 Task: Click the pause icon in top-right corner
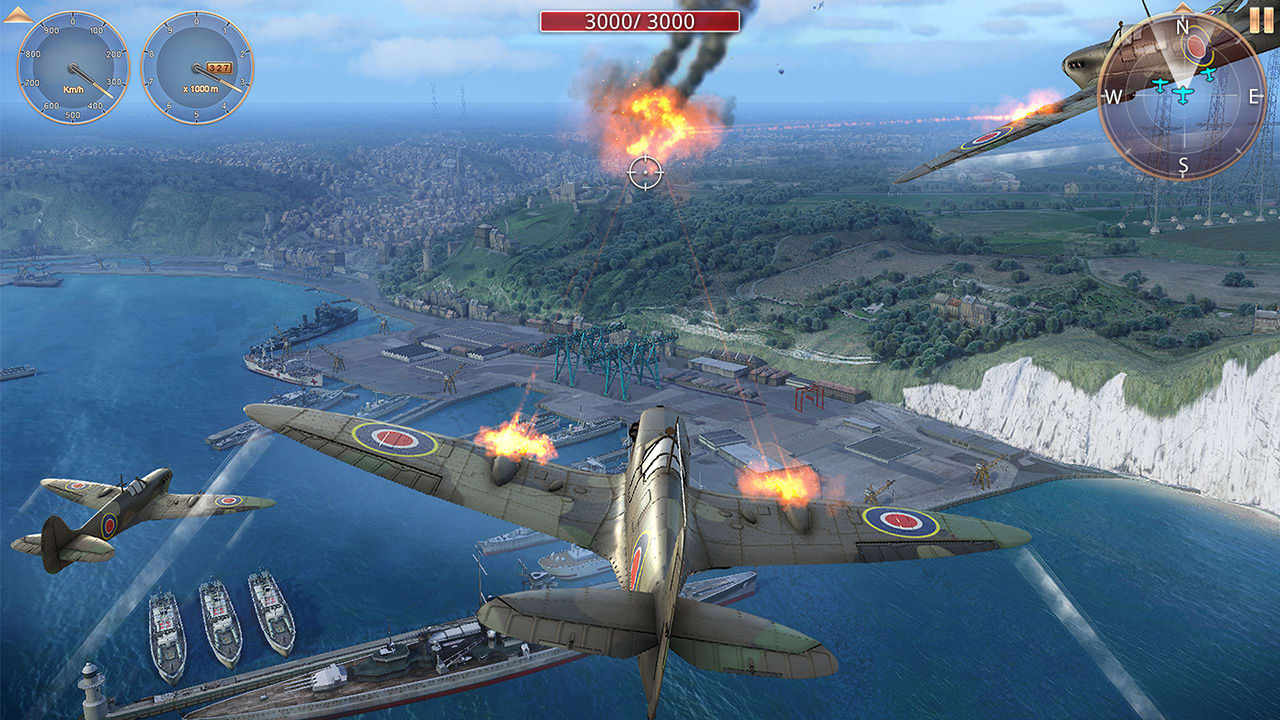pyautogui.click(x=1261, y=21)
